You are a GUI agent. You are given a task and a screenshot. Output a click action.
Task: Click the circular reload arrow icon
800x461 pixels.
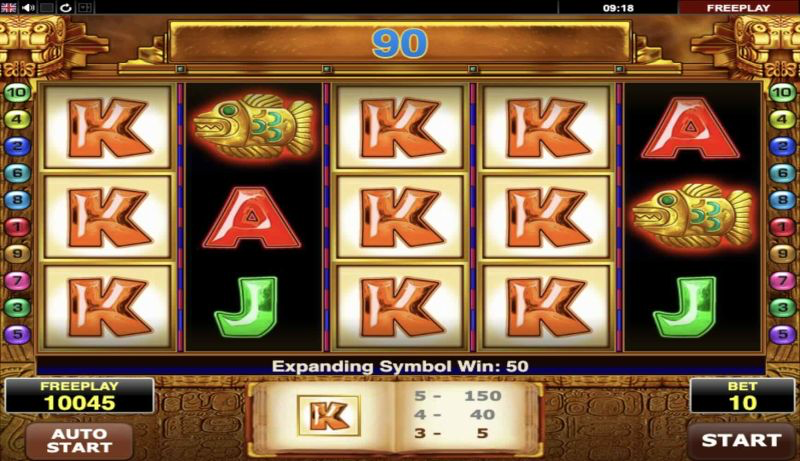65,7
